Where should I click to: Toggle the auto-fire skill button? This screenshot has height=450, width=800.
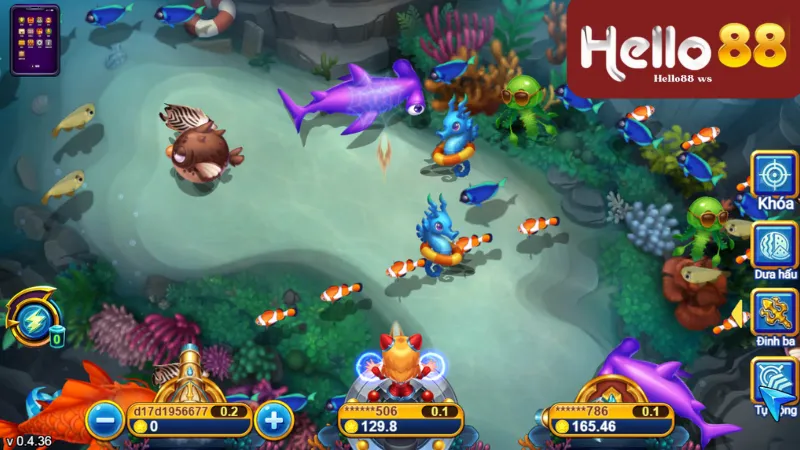(773, 383)
